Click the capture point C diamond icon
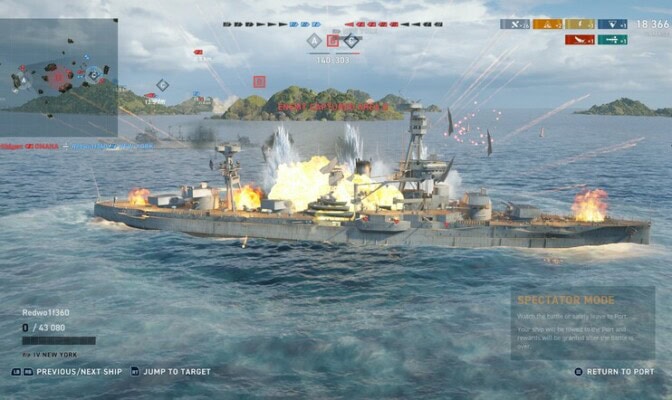Image resolution: width=672 pixels, height=400 pixels. pos(352,41)
